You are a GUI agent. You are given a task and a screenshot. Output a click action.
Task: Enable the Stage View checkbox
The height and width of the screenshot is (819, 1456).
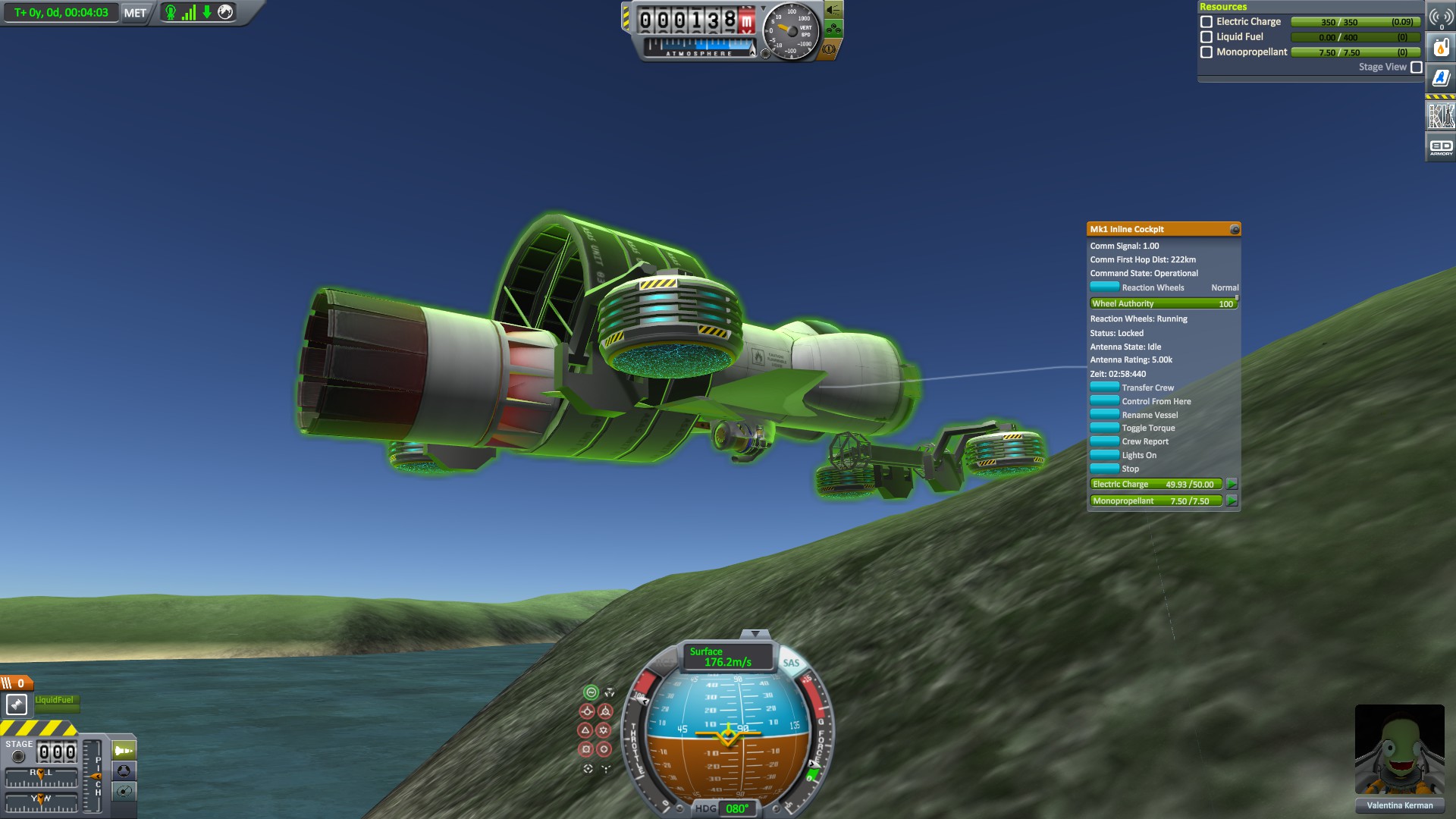pos(1416,67)
